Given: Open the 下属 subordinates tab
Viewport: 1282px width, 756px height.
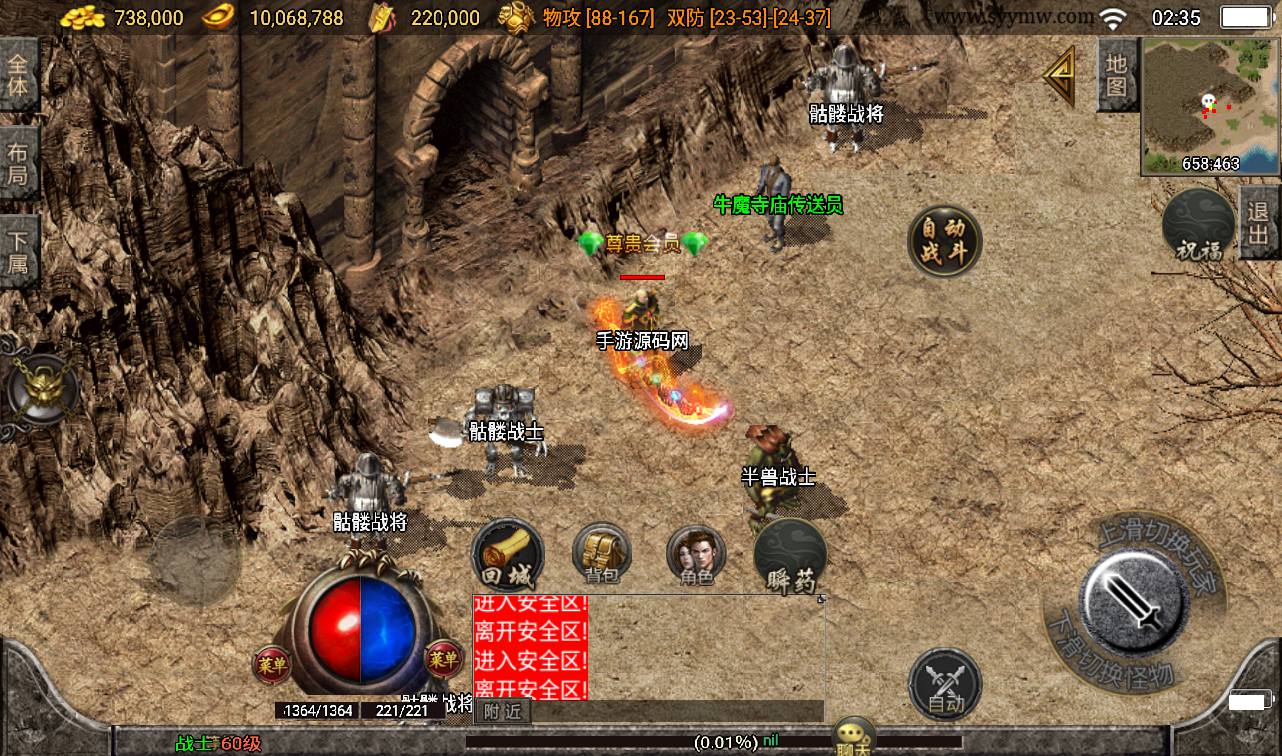Looking at the screenshot, I should pyautogui.click(x=19, y=253).
